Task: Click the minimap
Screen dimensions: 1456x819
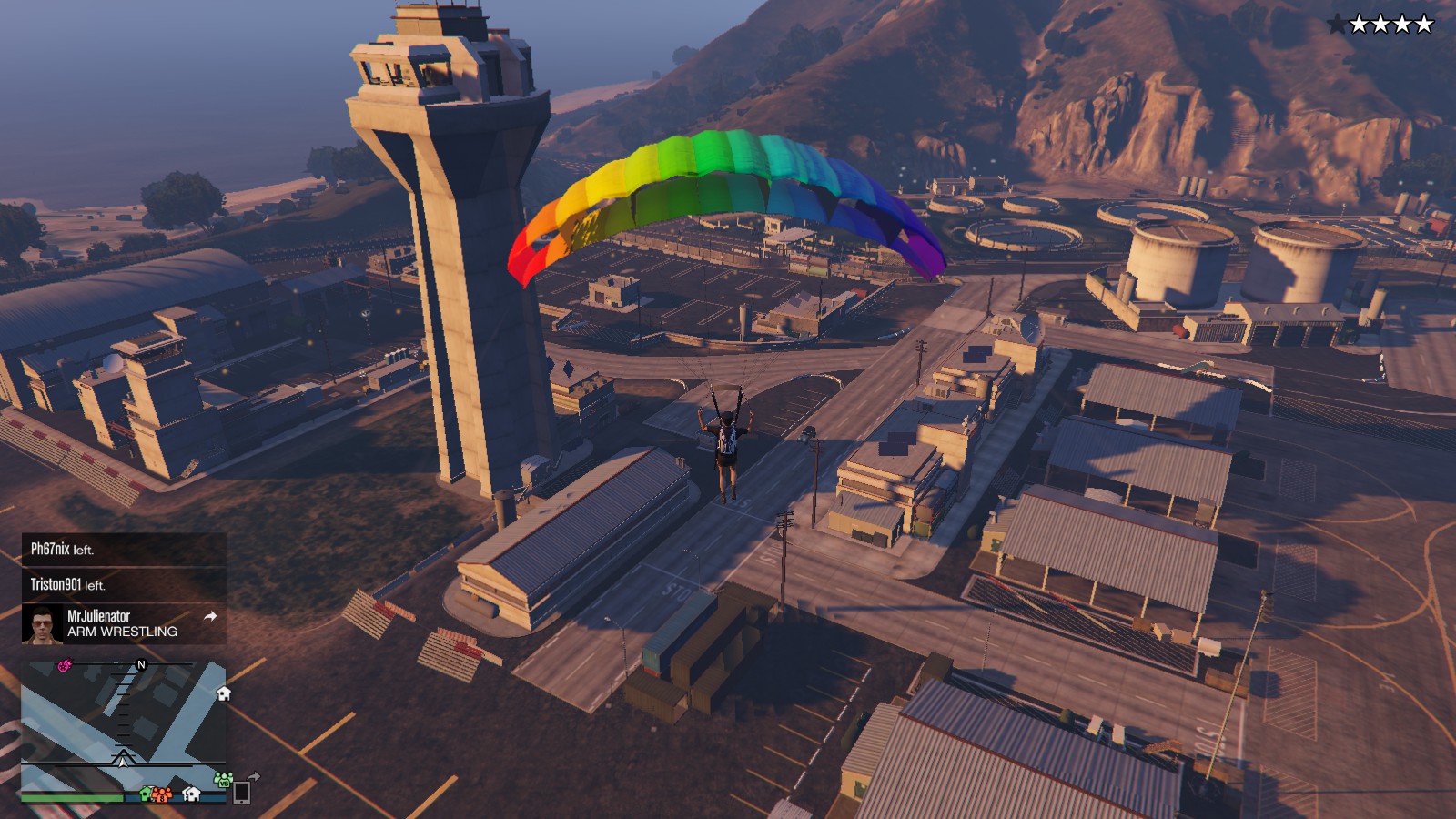Action: (123, 728)
